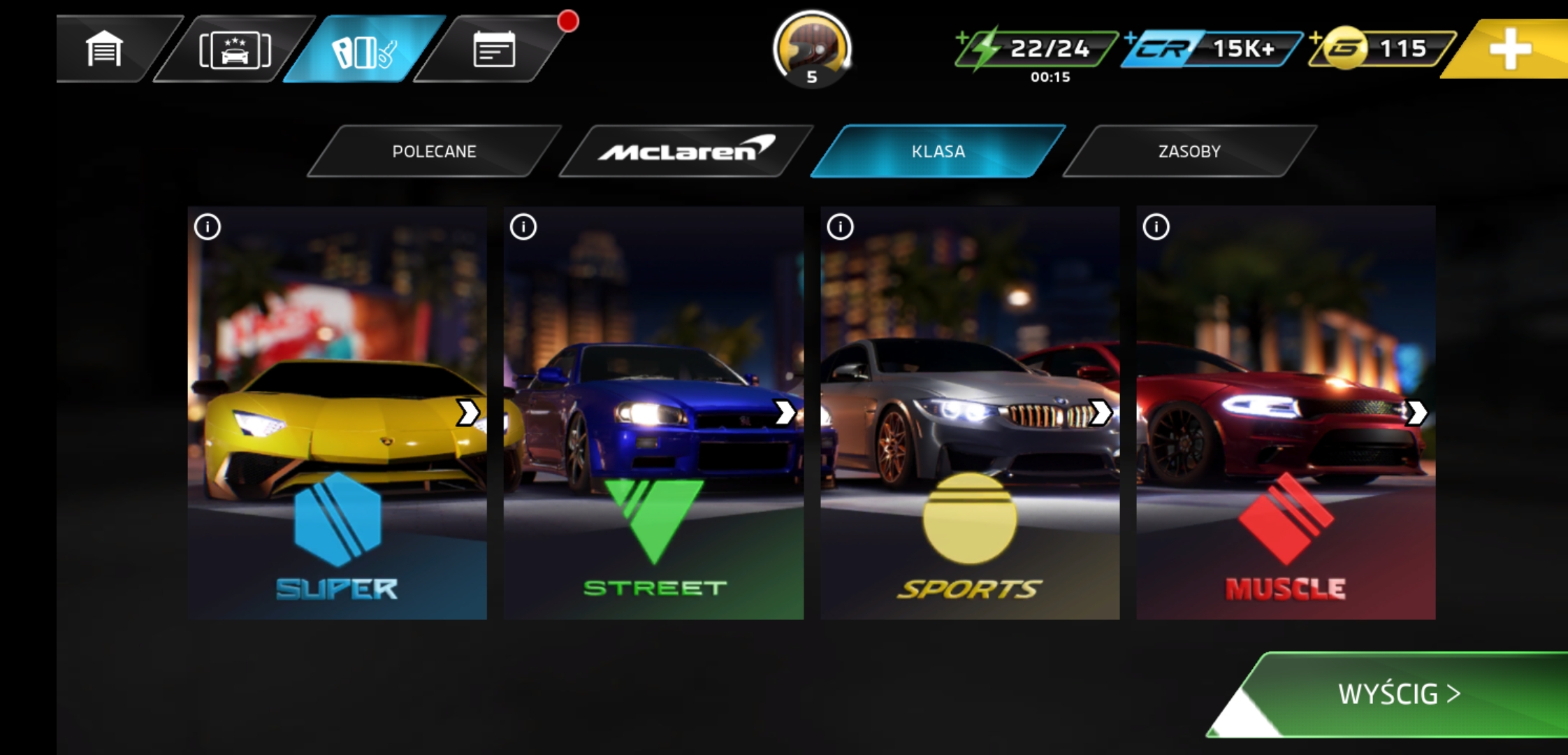Start the race with Wyścig button
Viewport: 1568px width, 755px height.
coord(1399,693)
